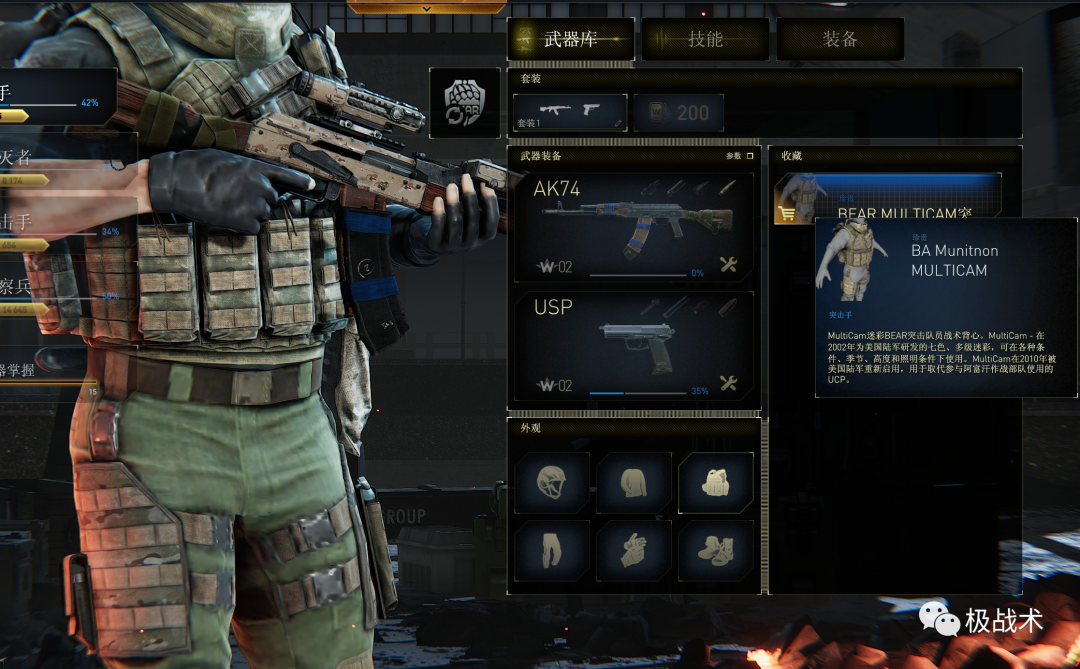Choose the shirt appearance slot

click(x=634, y=482)
